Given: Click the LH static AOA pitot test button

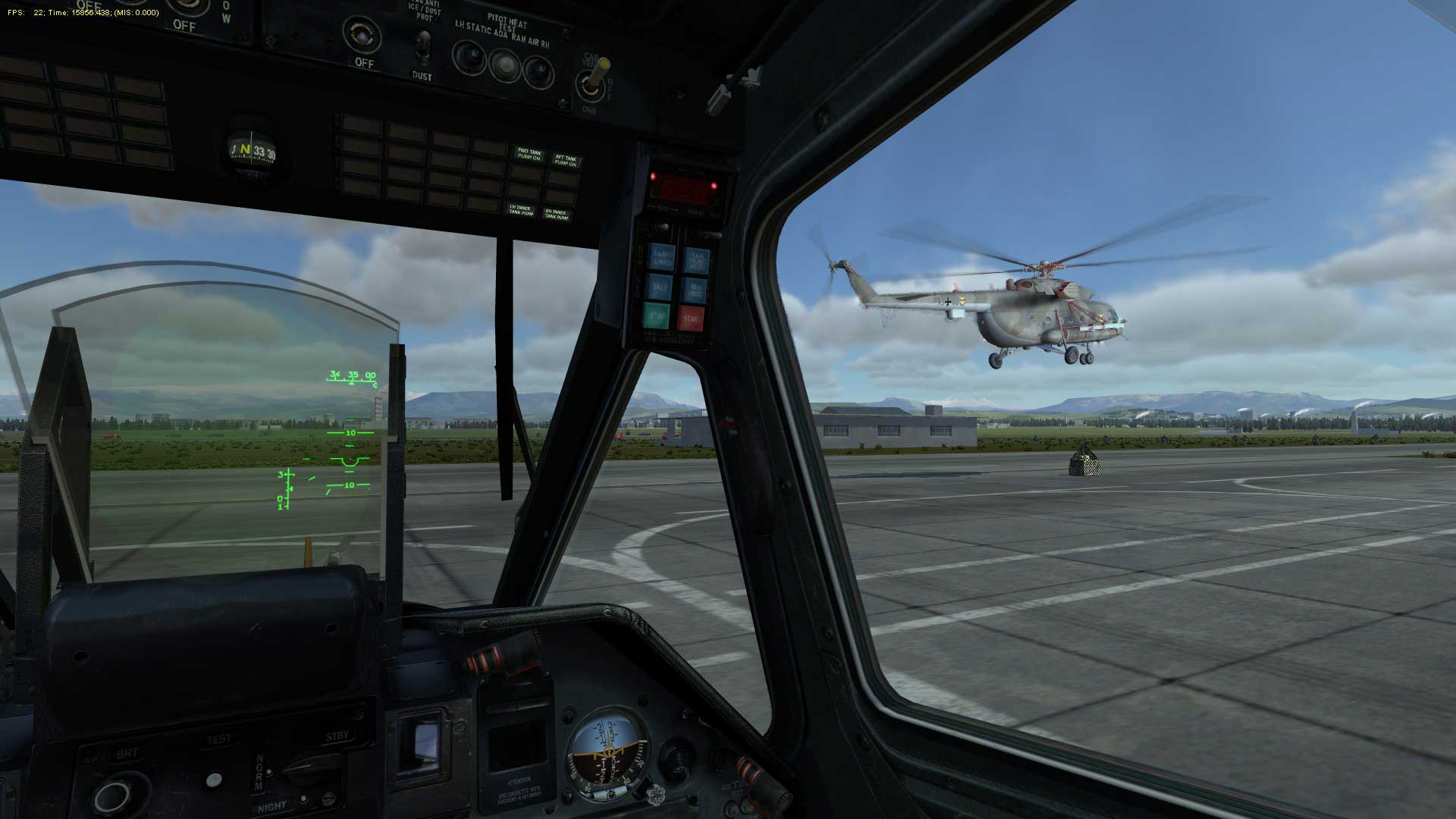Looking at the screenshot, I should pos(469,57).
